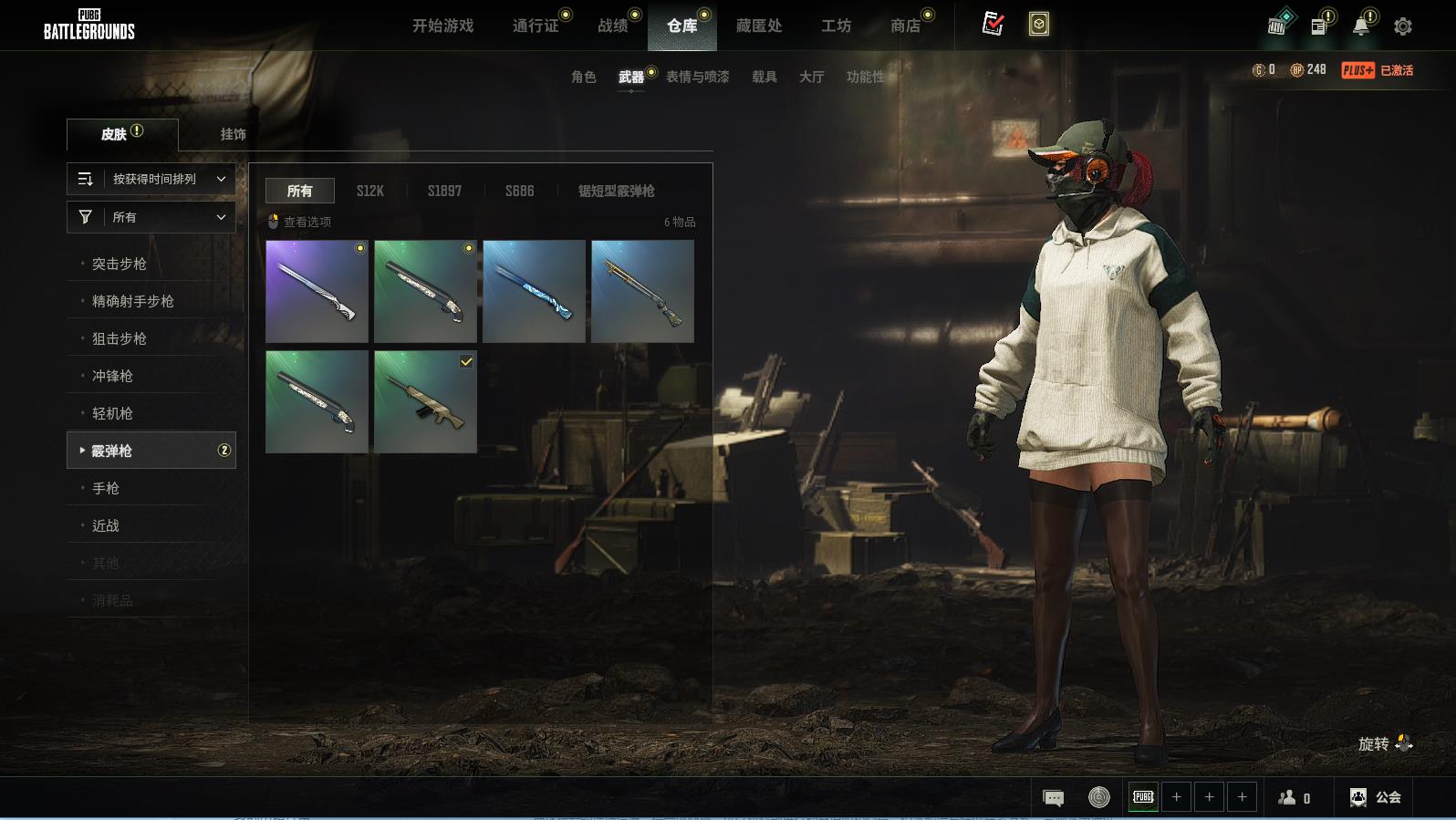Filter shotguns by S12K

369,191
